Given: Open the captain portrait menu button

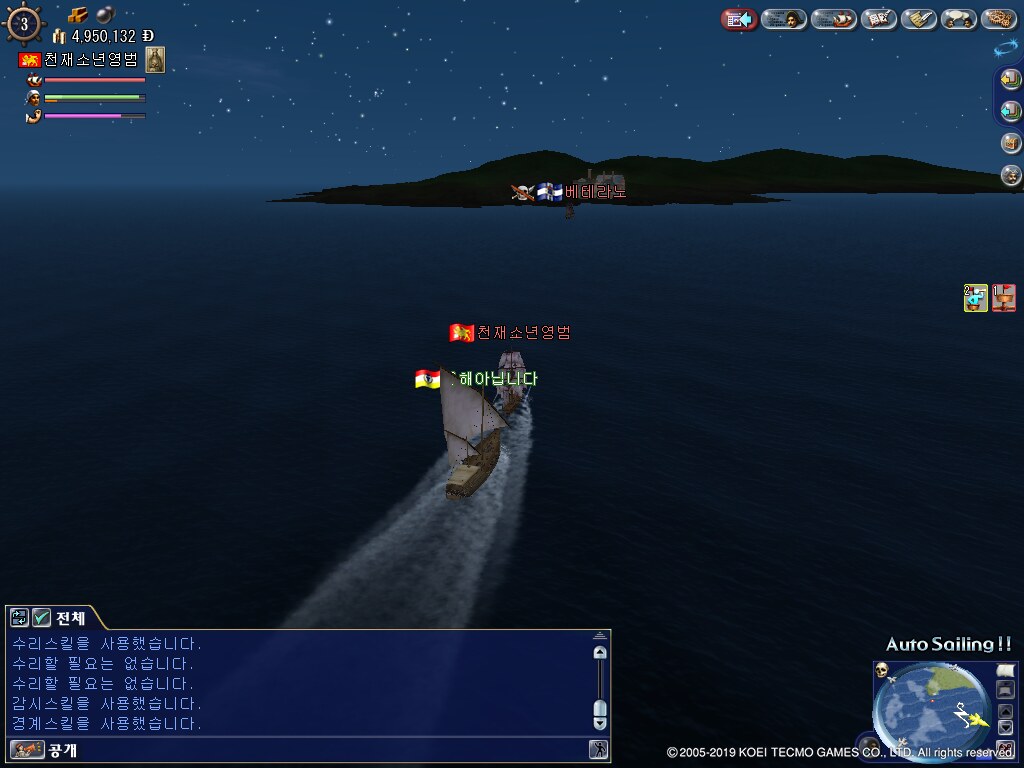Looking at the screenshot, I should click(x=784, y=19).
